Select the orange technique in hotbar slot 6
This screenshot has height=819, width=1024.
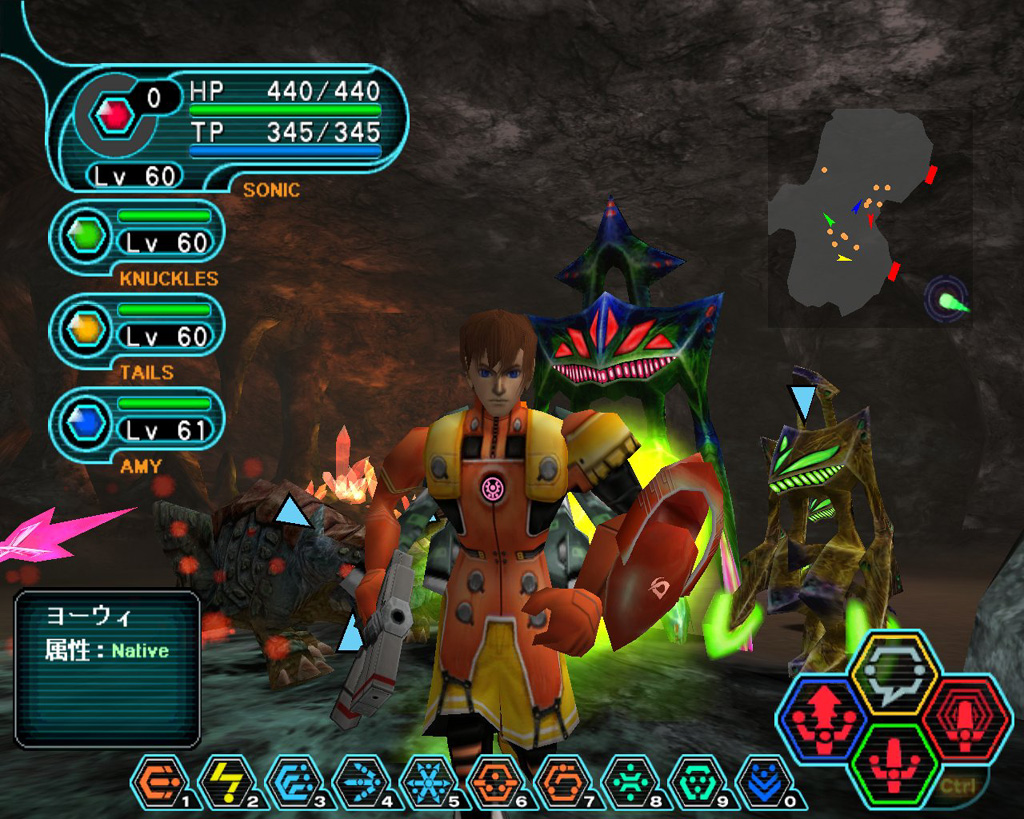[495, 781]
